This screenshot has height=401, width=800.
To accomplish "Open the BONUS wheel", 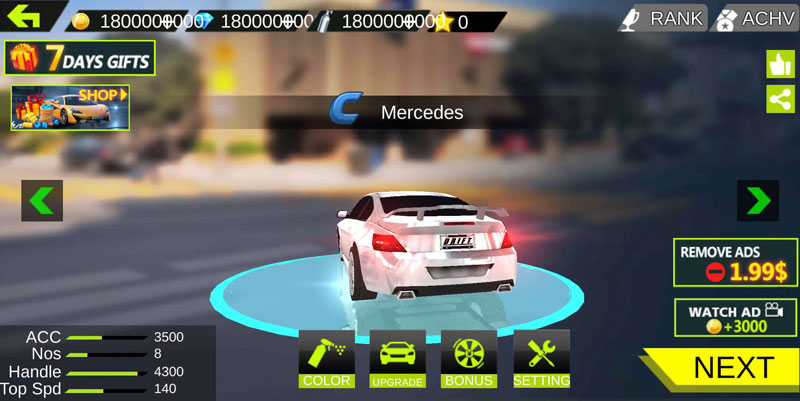I will click(x=469, y=359).
